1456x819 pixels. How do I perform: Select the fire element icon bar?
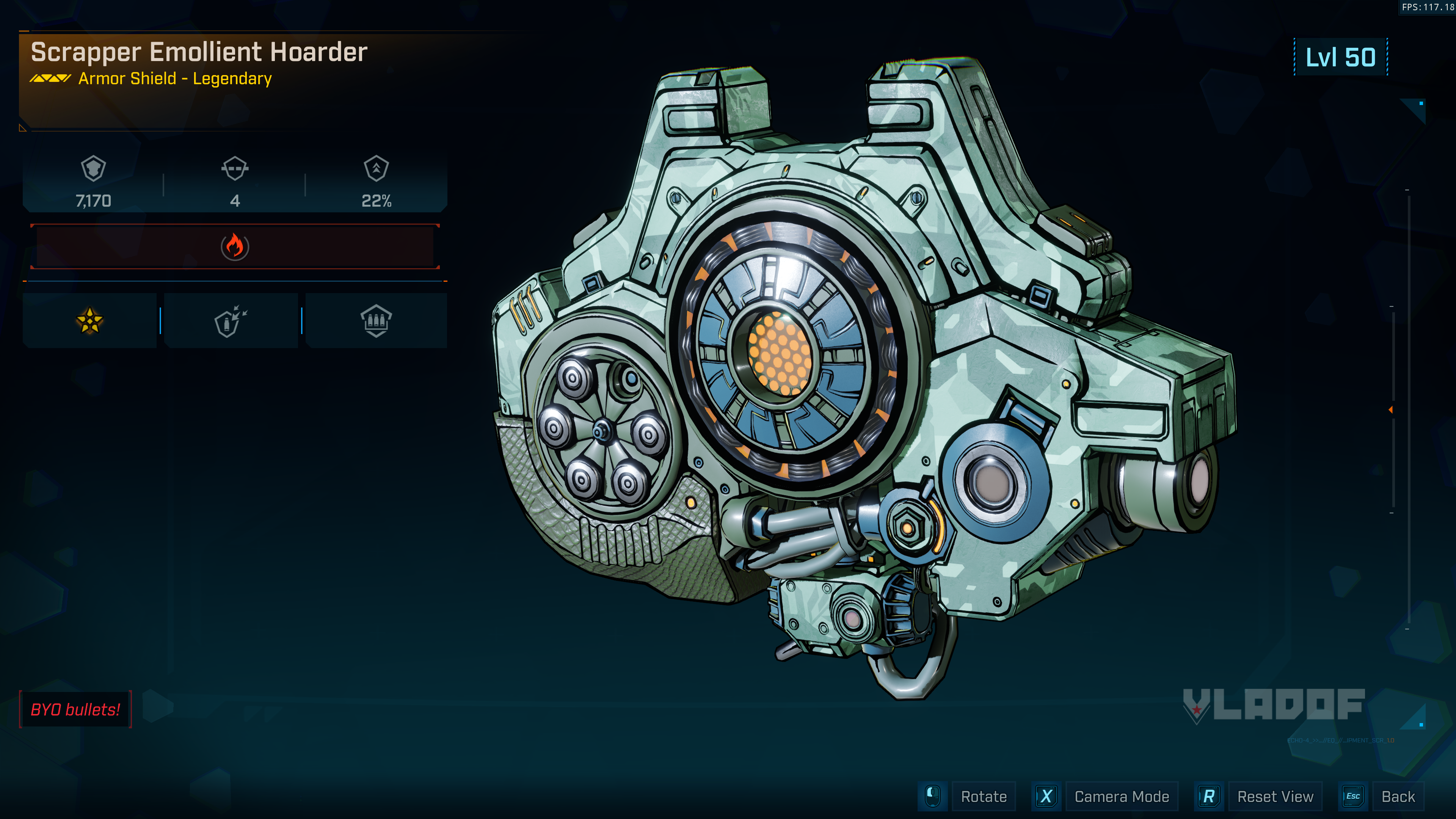[235, 247]
